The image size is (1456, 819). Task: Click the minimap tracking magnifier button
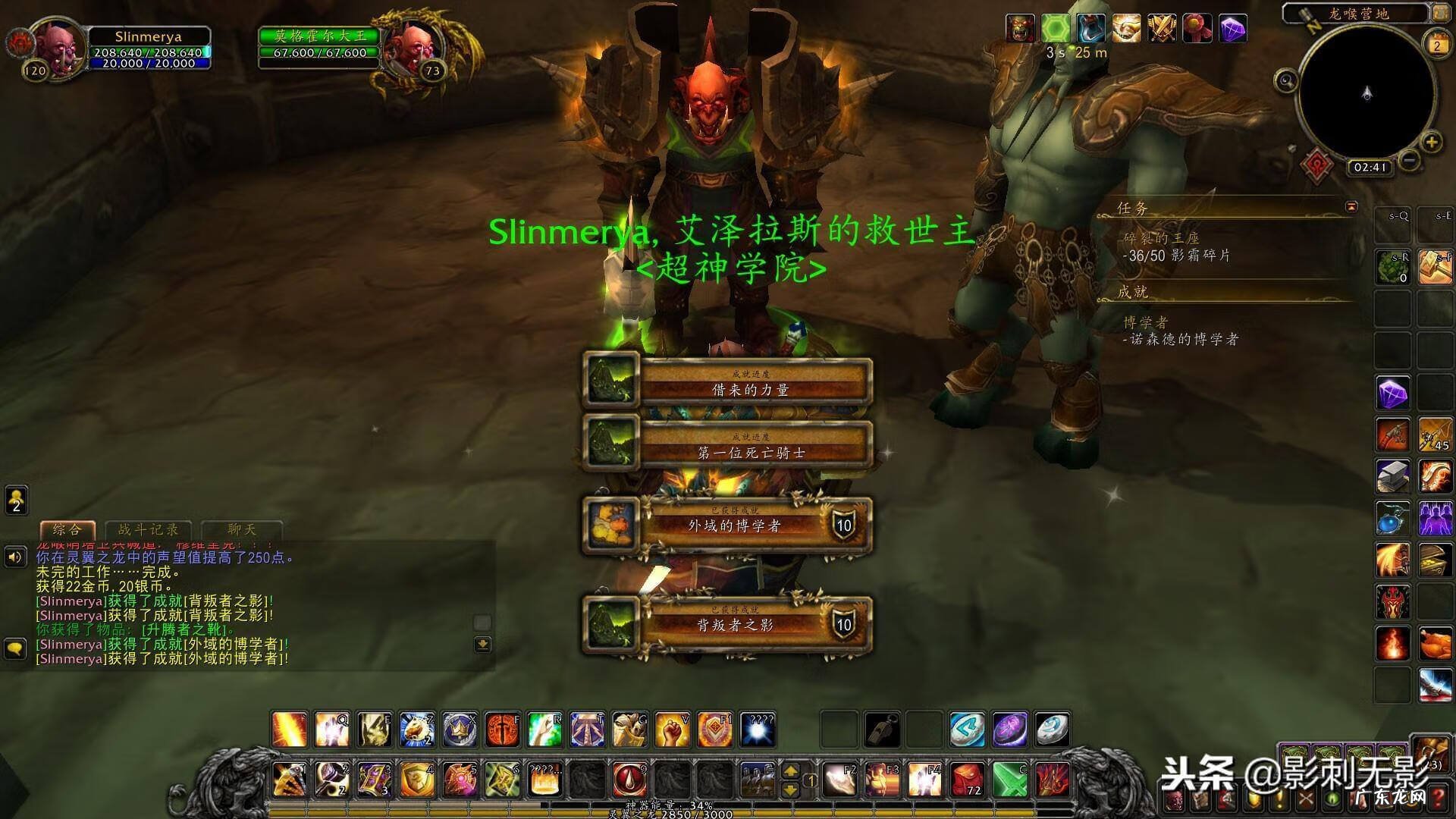click(x=1286, y=80)
